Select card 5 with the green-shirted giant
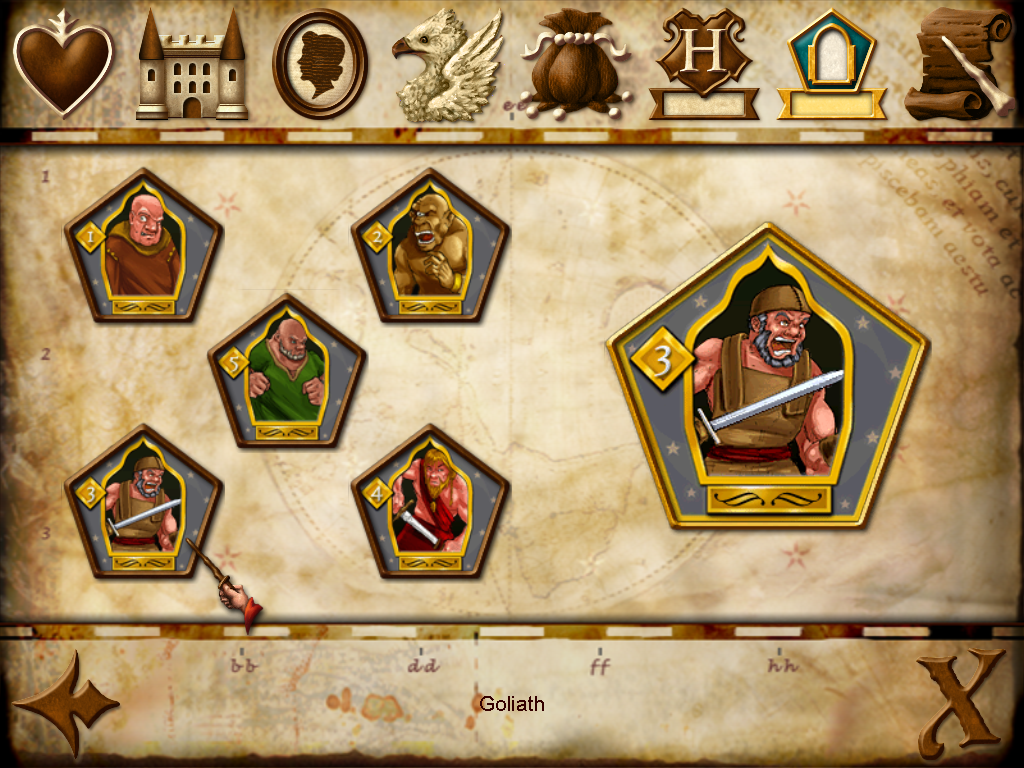Viewport: 1024px width, 768px height. tap(287, 372)
